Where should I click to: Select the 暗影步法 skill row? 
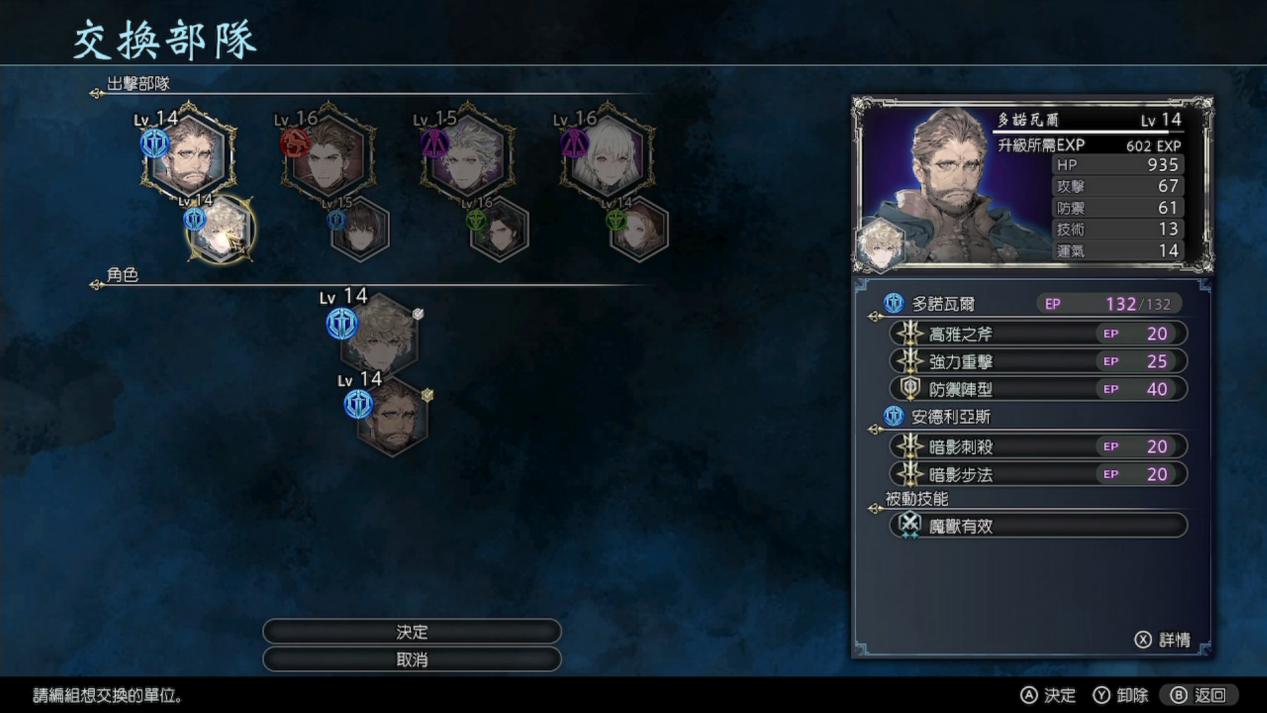(x=1037, y=474)
